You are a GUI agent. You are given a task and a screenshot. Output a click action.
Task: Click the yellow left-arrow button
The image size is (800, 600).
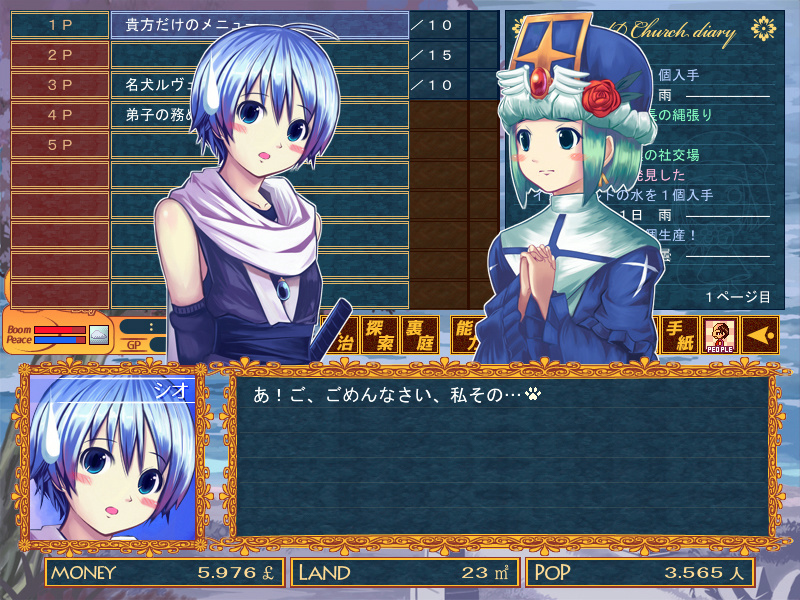tap(760, 336)
